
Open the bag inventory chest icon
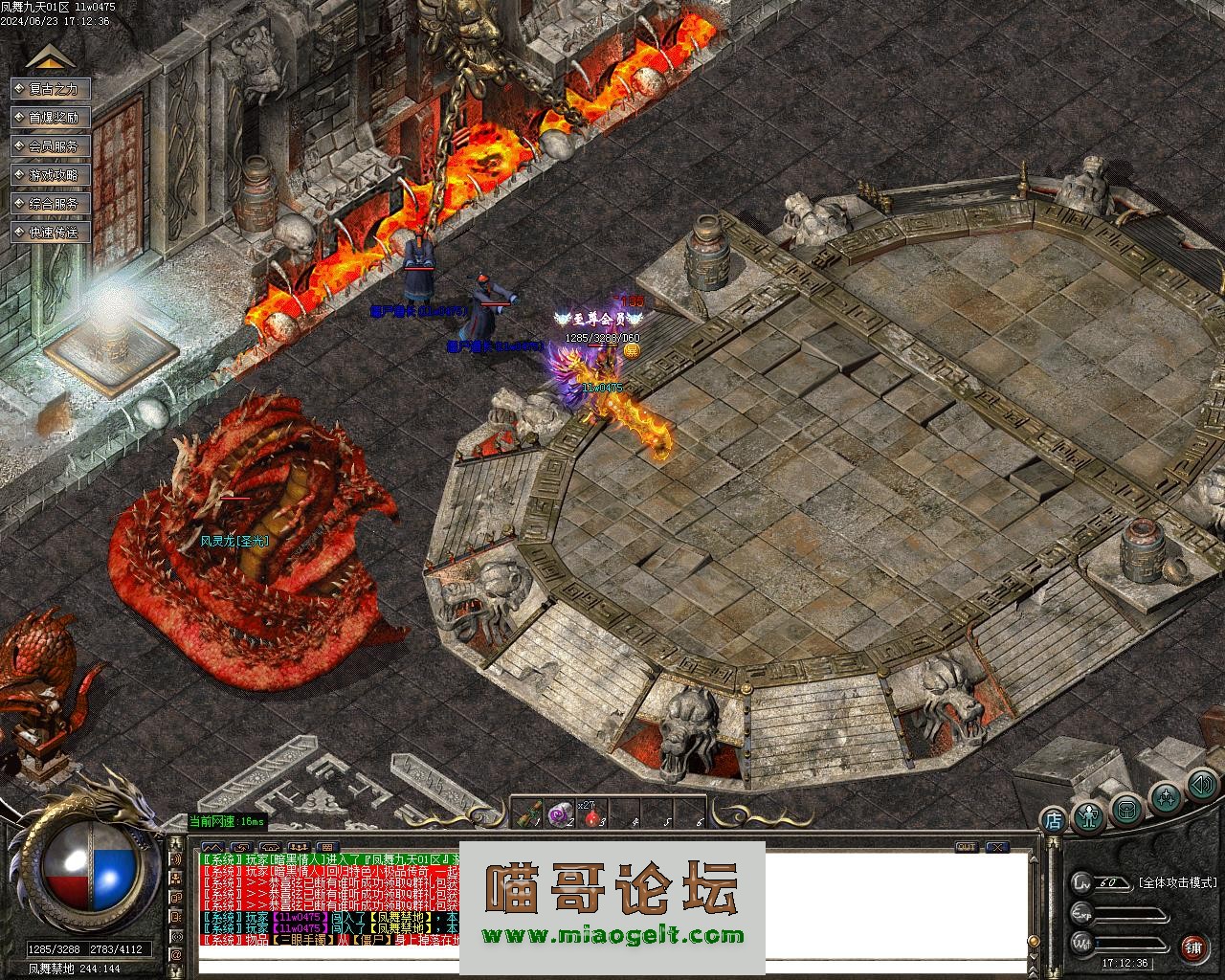click(1127, 809)
